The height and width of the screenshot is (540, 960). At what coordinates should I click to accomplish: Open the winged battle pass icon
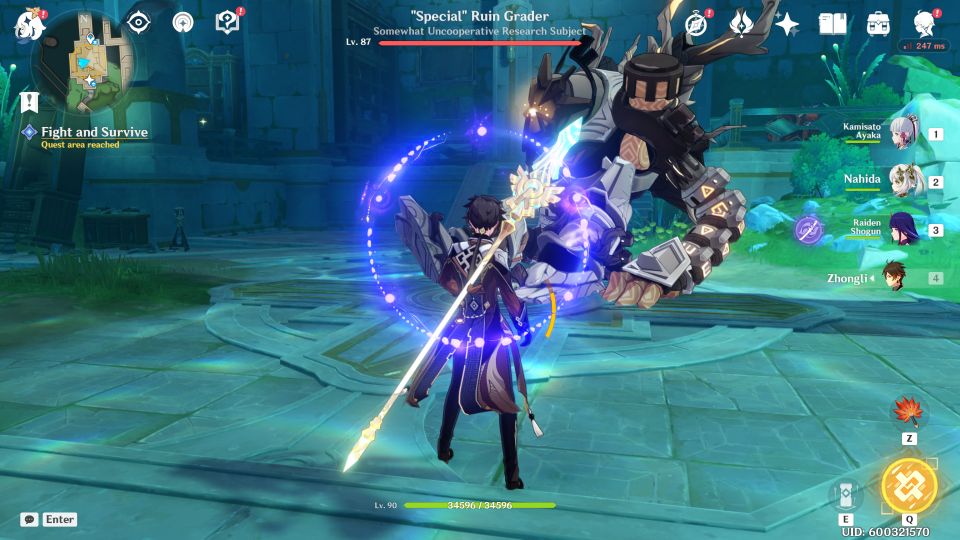click(x=741, y=24)
